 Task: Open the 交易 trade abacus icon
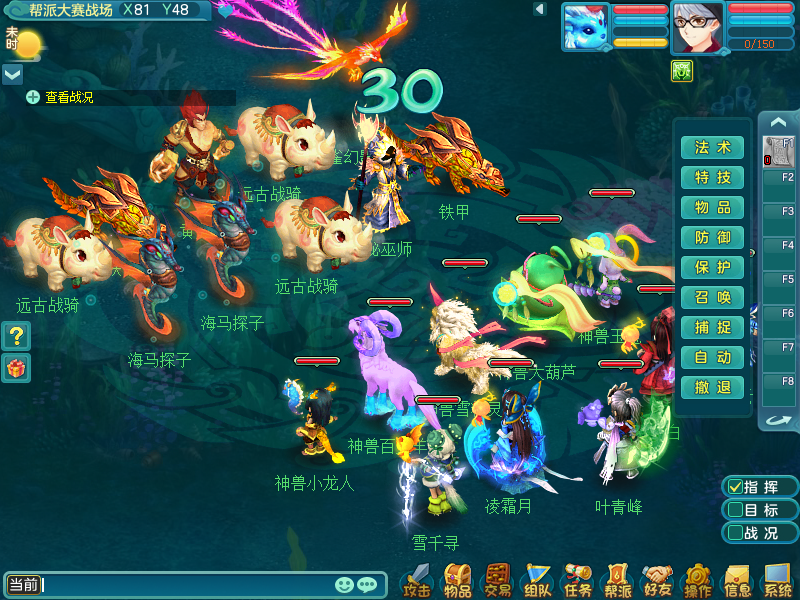(x=497, y=579)
